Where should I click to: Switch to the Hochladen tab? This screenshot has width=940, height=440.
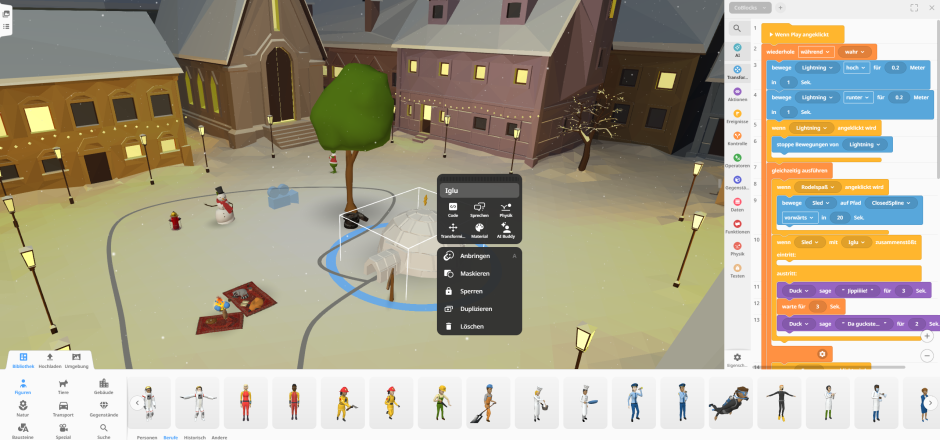tap(50, 359)
